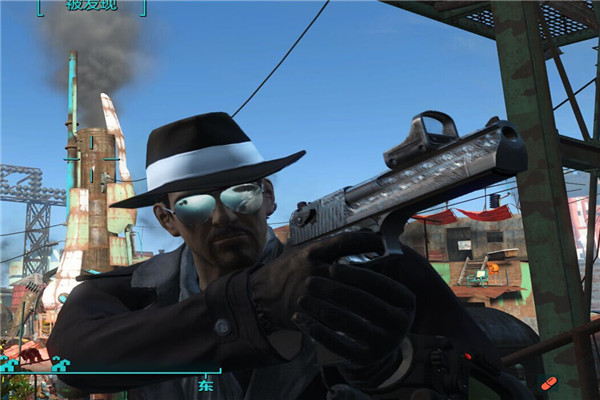This screenshot has width=600, height=400.
Task: Click the red pill status icon
Action: click(x=549, y=383)
